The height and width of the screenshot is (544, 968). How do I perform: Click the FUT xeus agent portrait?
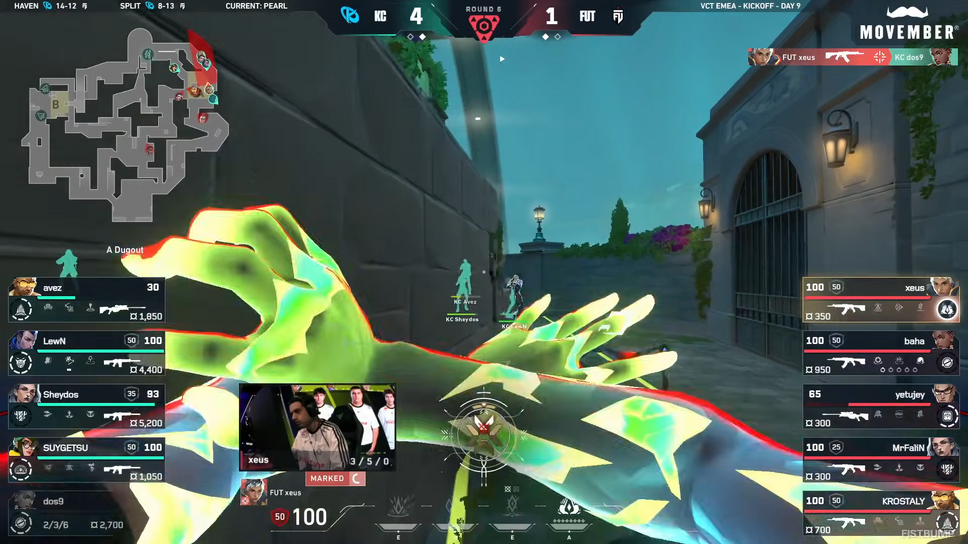pos(254,493)
